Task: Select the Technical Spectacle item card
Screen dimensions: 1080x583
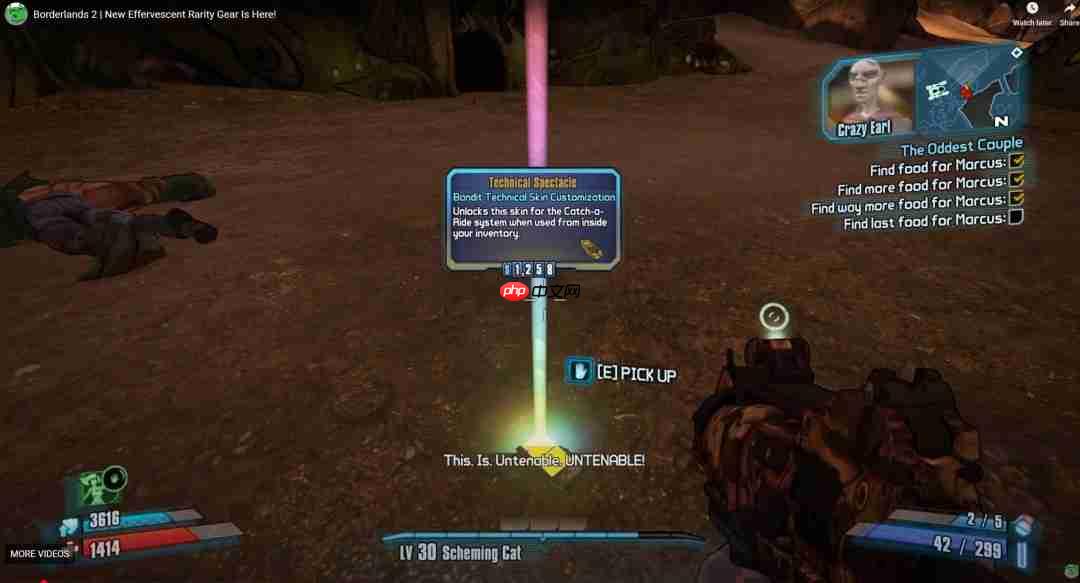Action: click(533, 217)
